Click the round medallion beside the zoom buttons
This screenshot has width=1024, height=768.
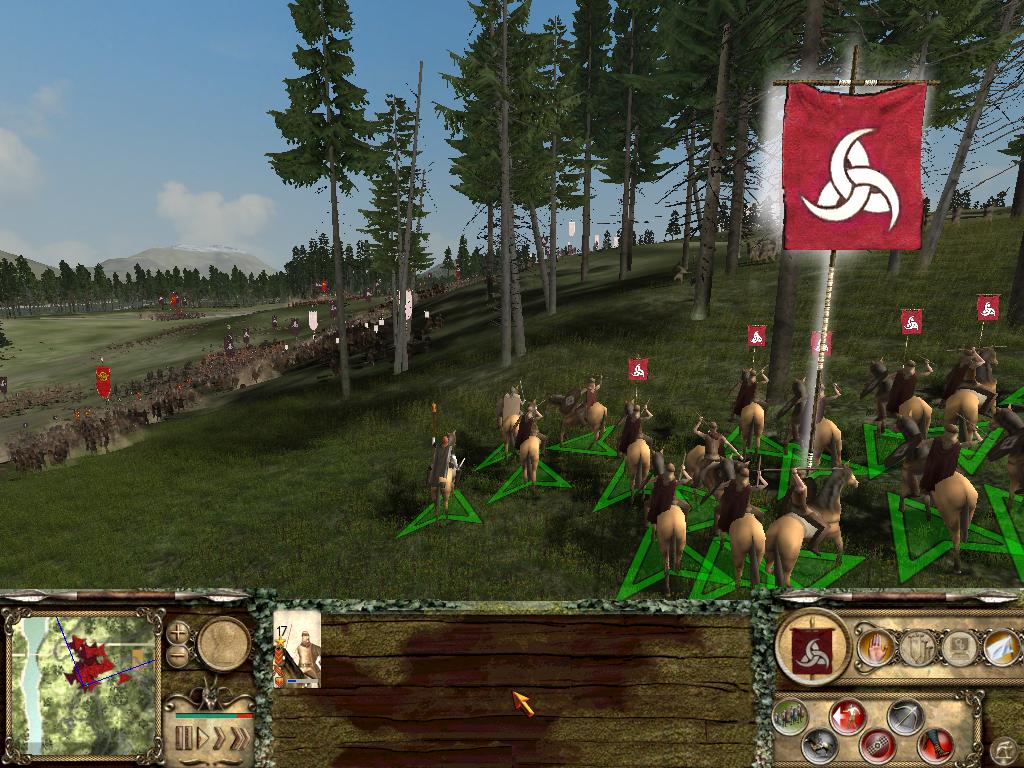coord(223,644)
